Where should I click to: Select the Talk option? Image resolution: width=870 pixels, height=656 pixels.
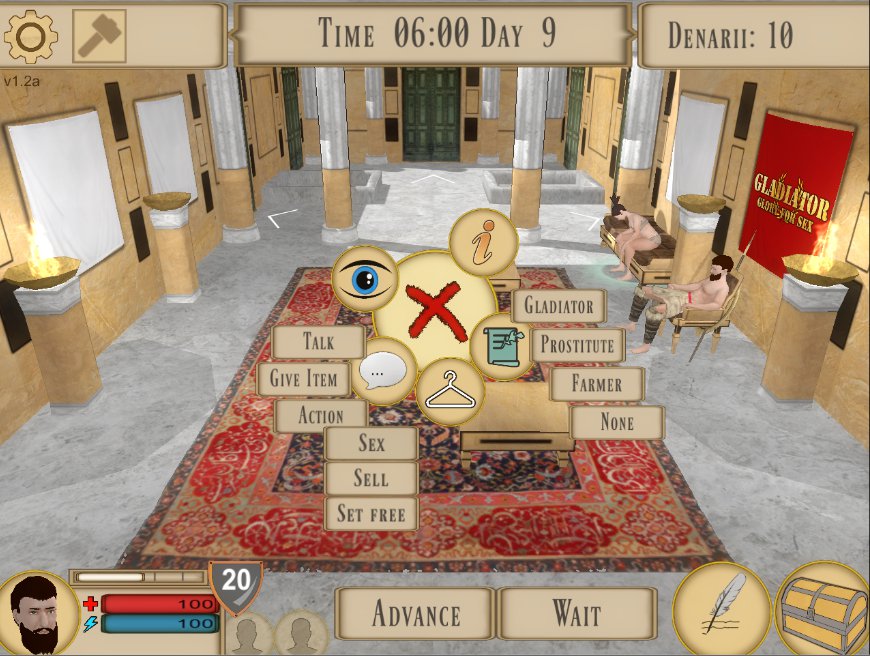coord(318,341)
